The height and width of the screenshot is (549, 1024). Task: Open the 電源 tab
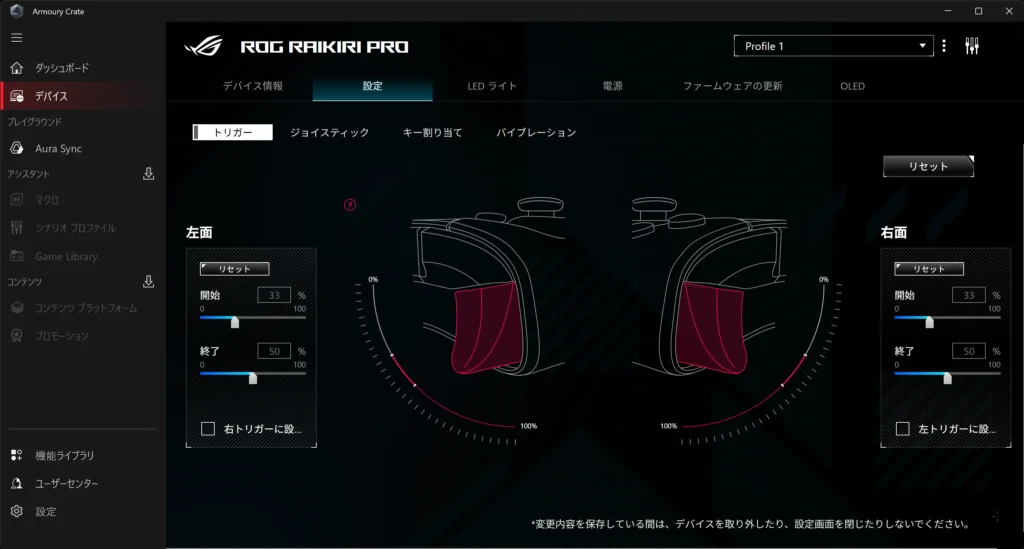point(612,86)
